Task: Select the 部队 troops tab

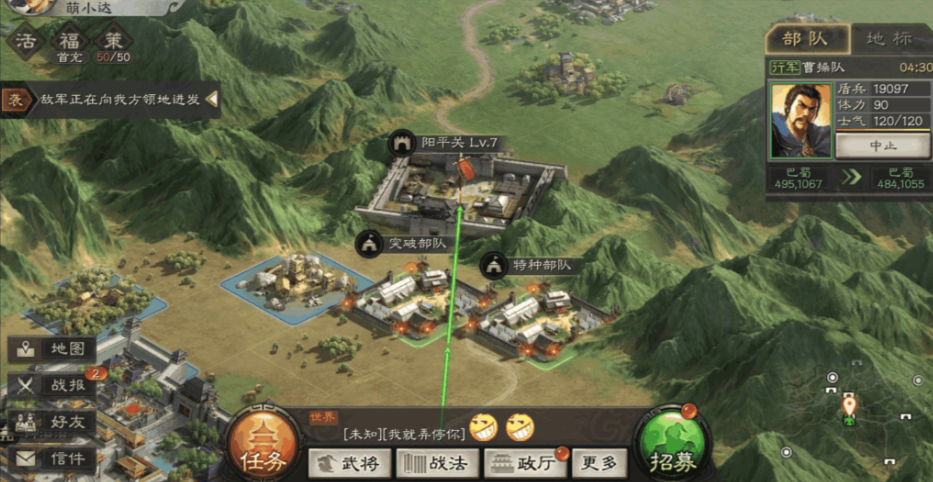Action: coord(805,39)
